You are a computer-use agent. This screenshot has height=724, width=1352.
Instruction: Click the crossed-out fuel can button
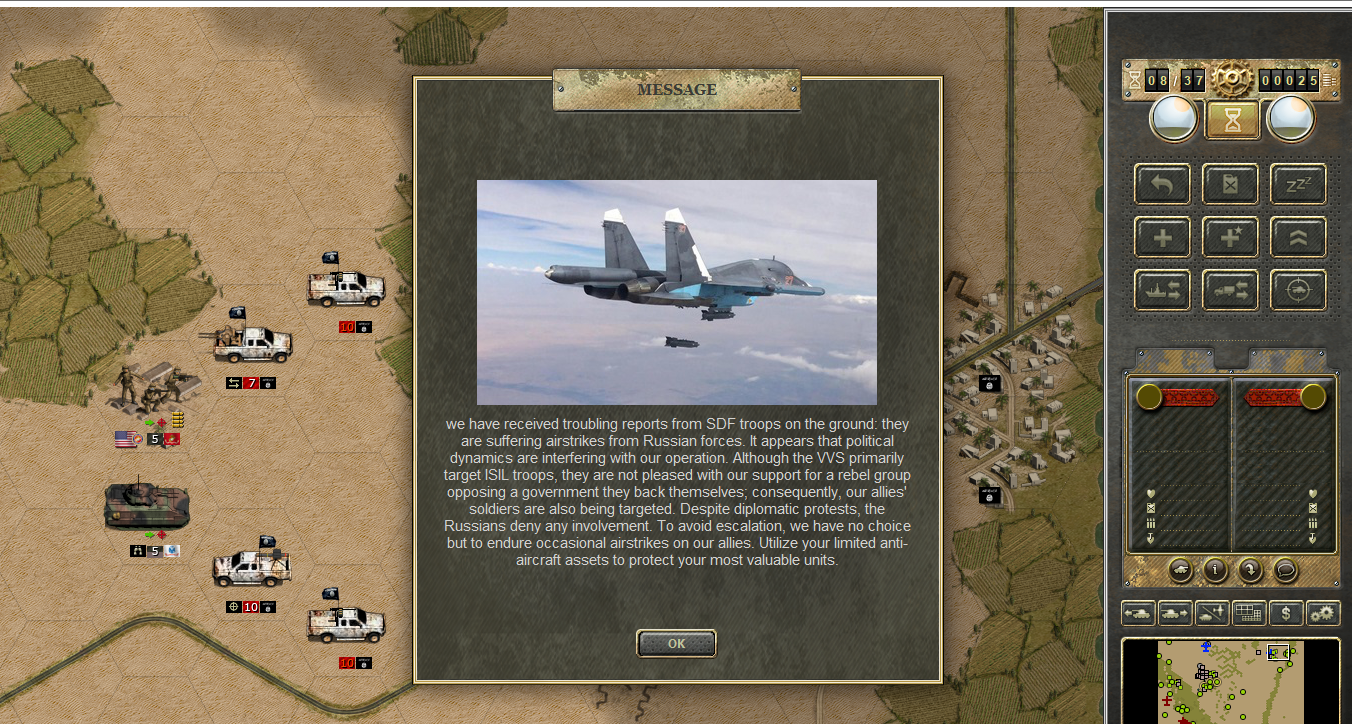pyautogui.click(x=1230, y=184)
